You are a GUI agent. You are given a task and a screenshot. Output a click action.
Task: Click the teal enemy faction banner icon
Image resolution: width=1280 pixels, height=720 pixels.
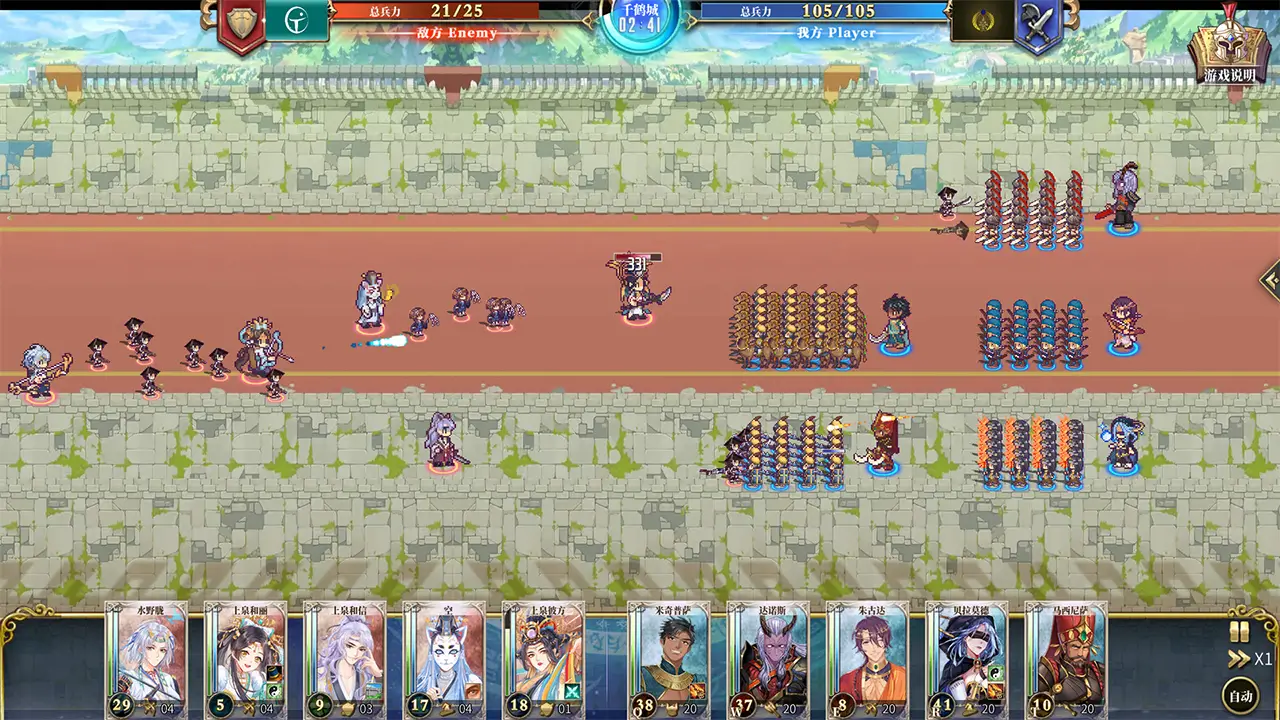(297, 22)
